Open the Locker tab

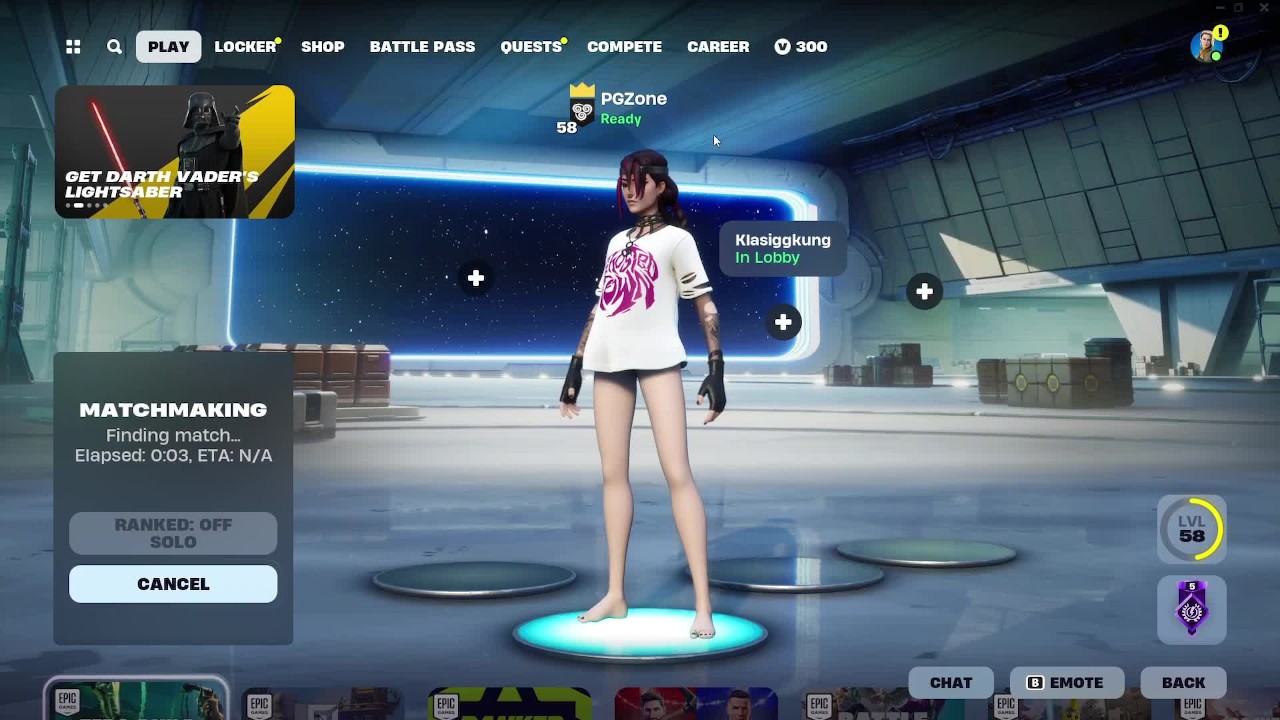pos(245,47)
